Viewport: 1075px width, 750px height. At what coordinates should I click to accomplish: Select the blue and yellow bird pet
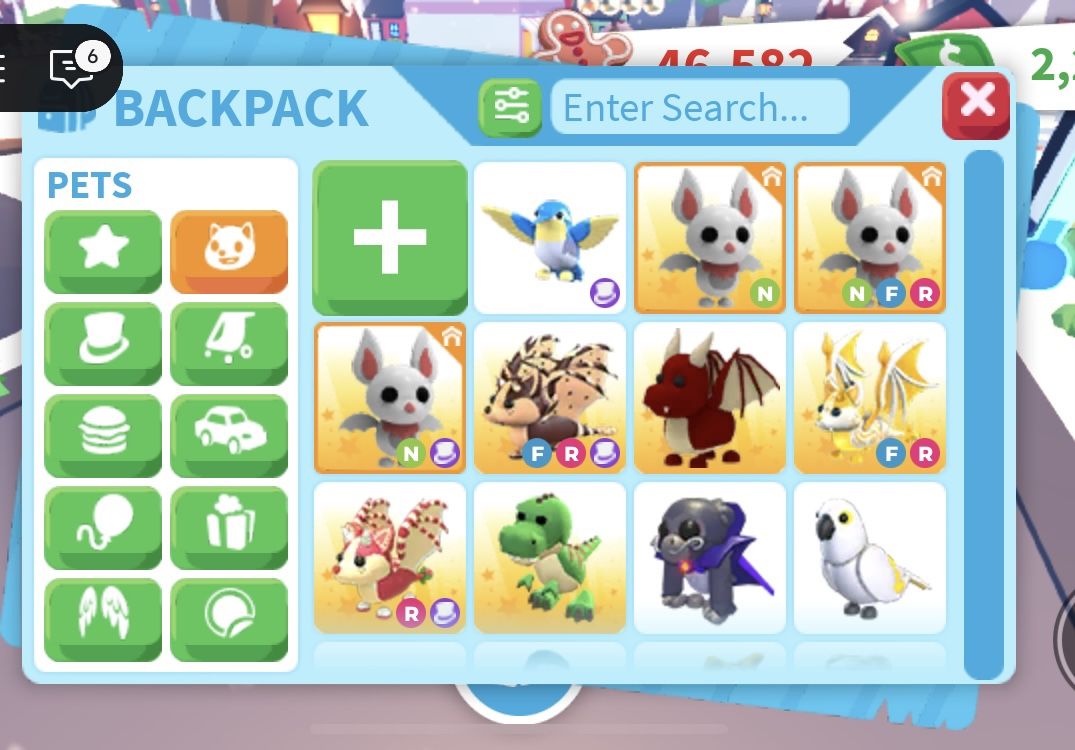[x=549, y=237]
